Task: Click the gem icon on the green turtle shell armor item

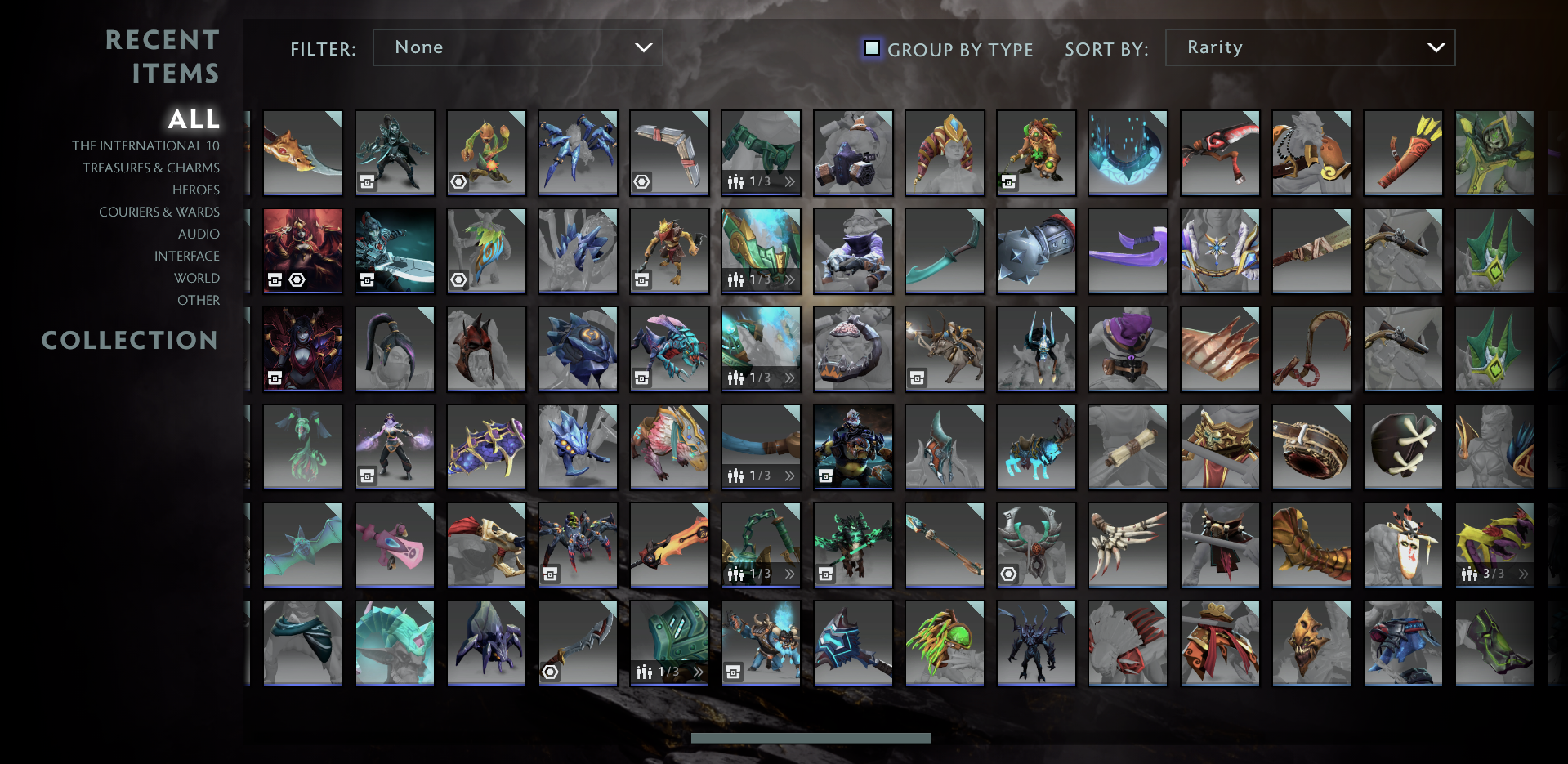Action: point(1008,573)
